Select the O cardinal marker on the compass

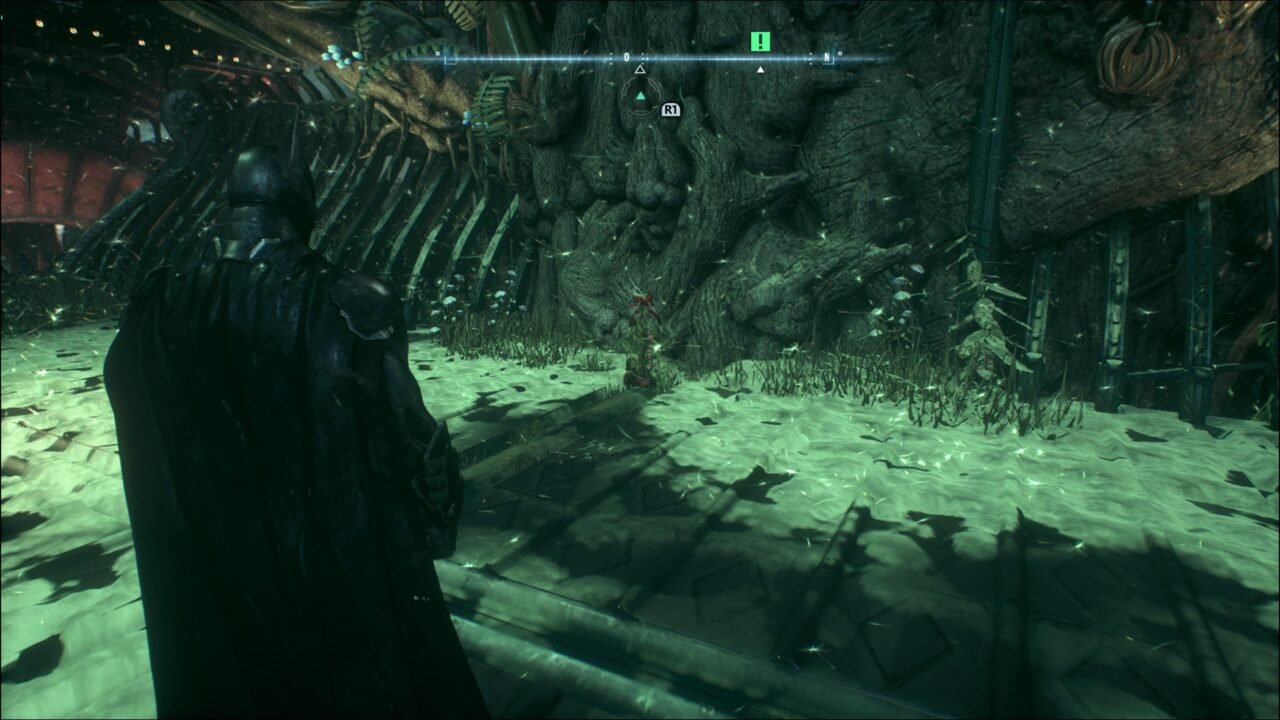tap(627, 56)
